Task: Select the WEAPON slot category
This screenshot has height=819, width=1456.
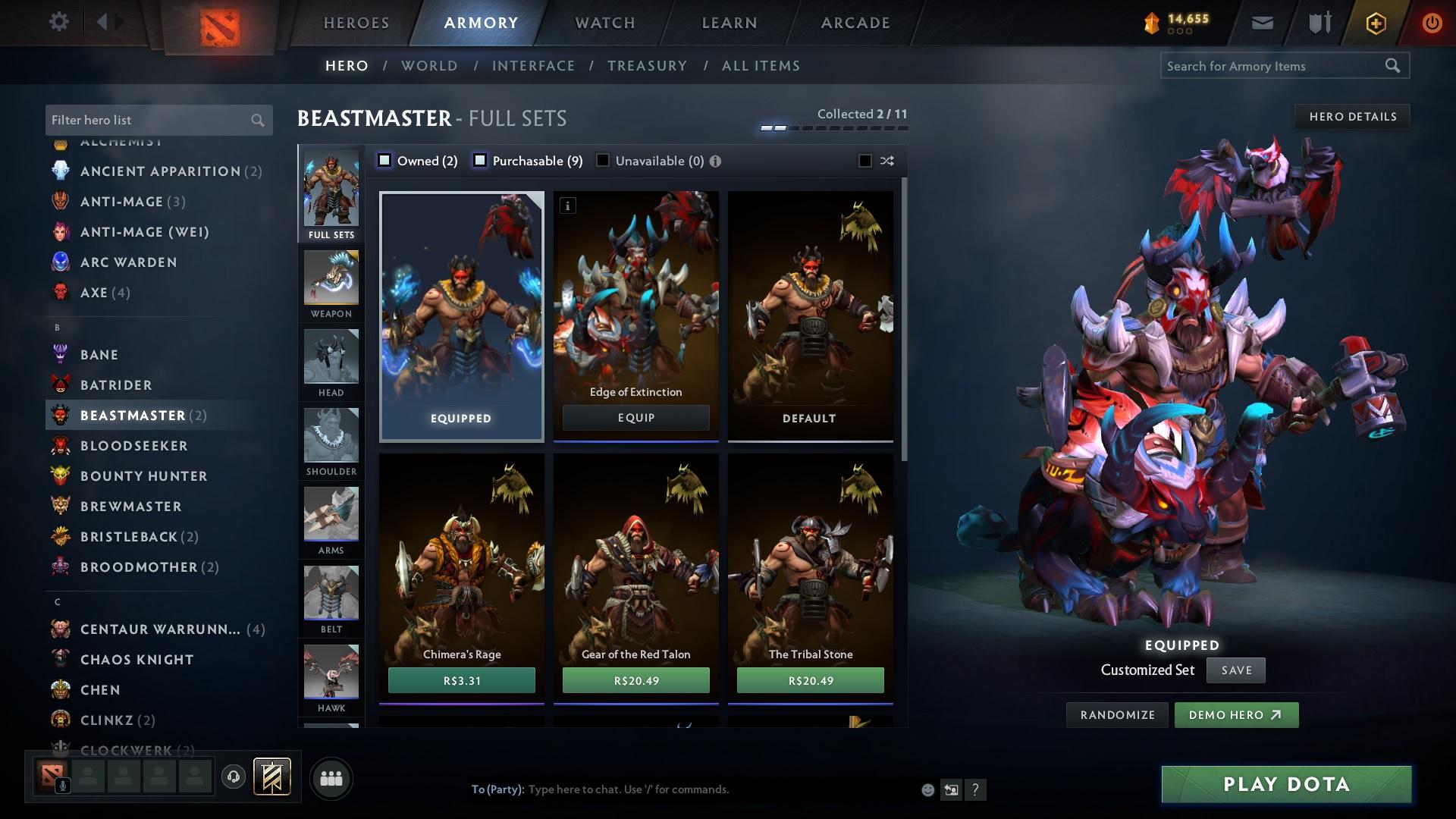Action: click(x=331, y=284)
